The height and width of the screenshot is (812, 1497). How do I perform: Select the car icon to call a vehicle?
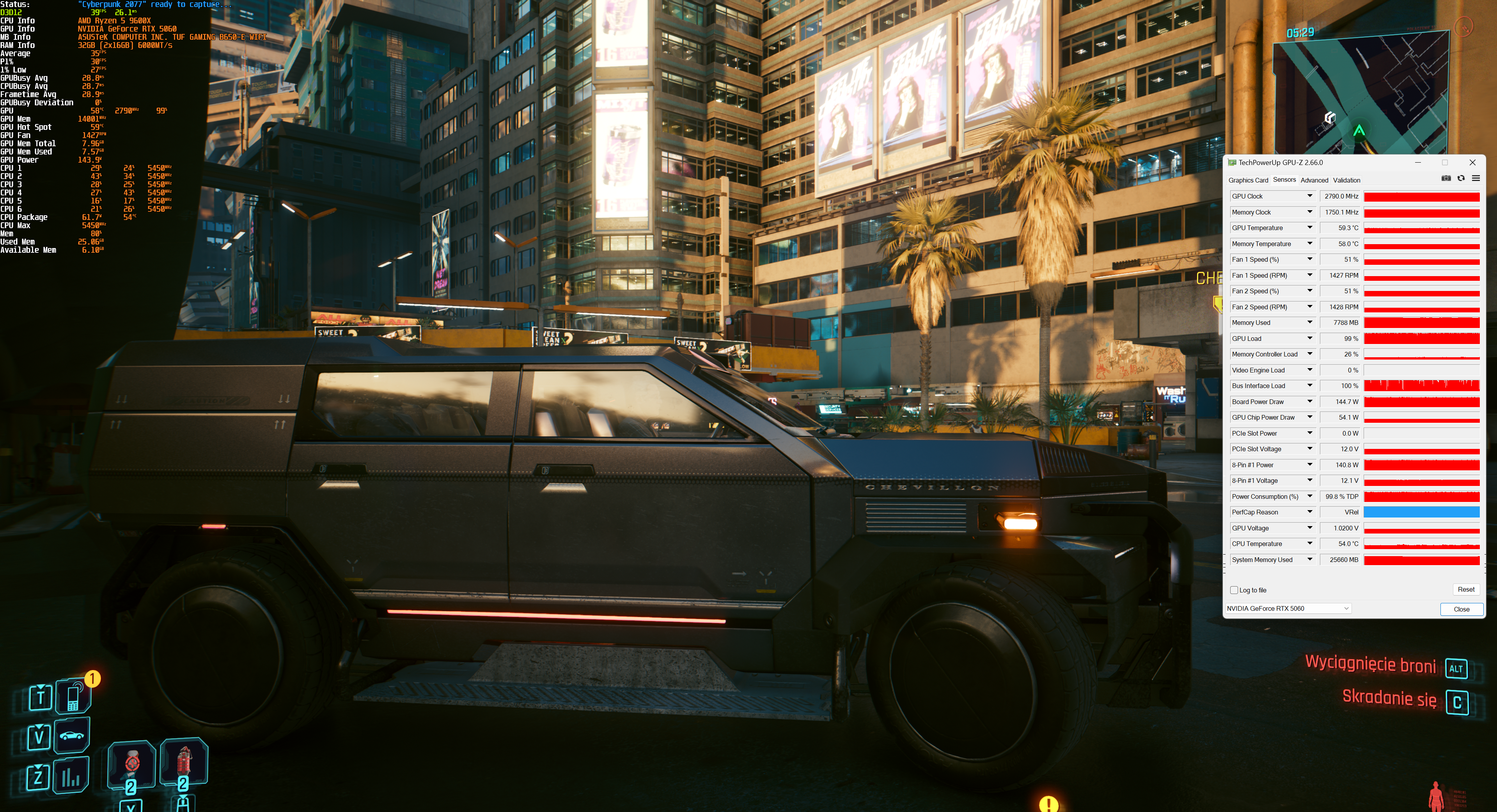(x=71, y=736)
